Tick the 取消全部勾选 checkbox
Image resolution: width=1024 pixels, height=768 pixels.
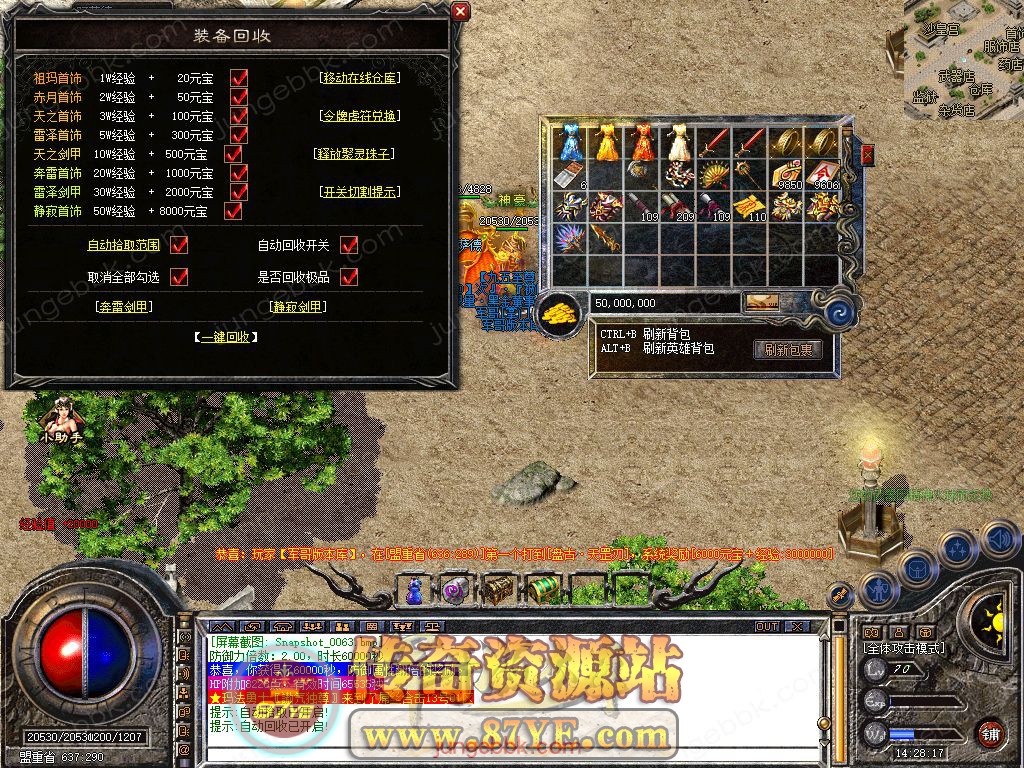(x=180, y=277)
